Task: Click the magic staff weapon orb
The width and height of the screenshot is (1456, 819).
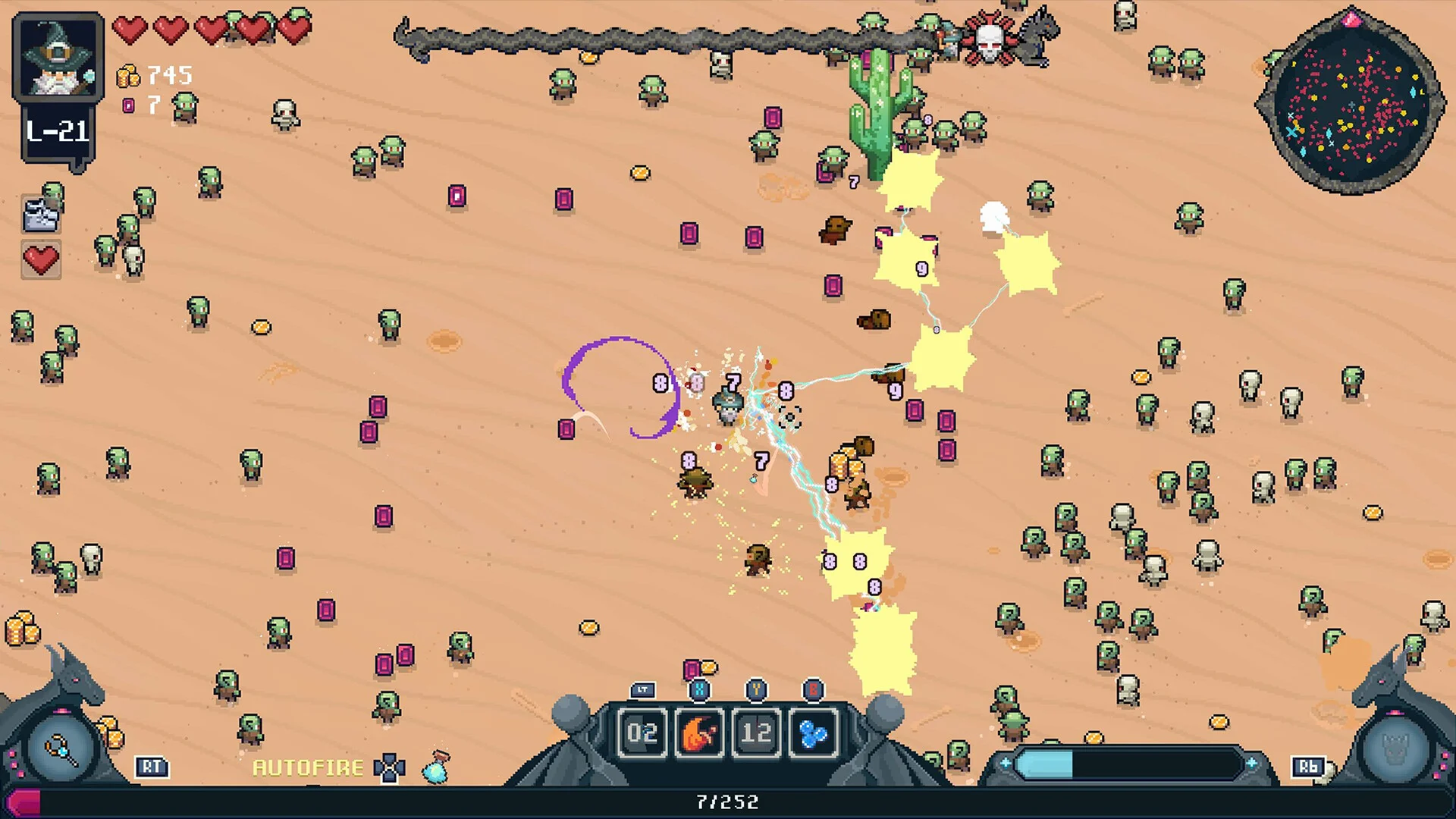Action: pyautogui.click(x=61, y=750)
